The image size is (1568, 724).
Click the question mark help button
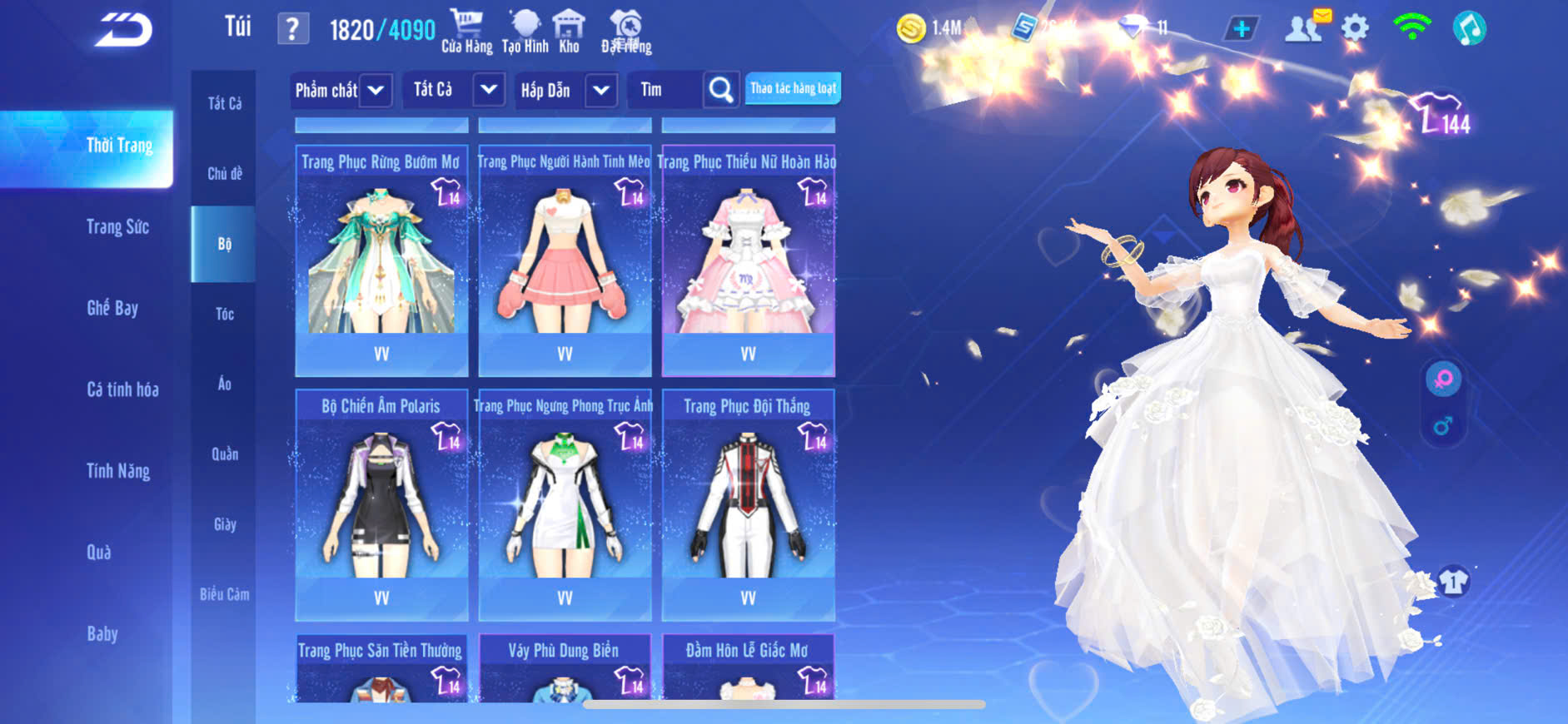click(x=292, y=30)
